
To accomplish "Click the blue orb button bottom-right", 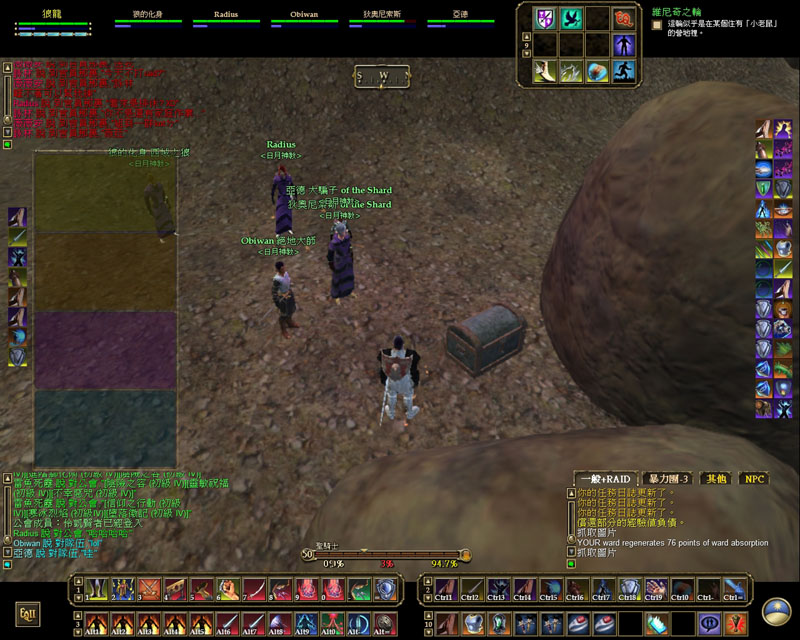I will (776, 612).
